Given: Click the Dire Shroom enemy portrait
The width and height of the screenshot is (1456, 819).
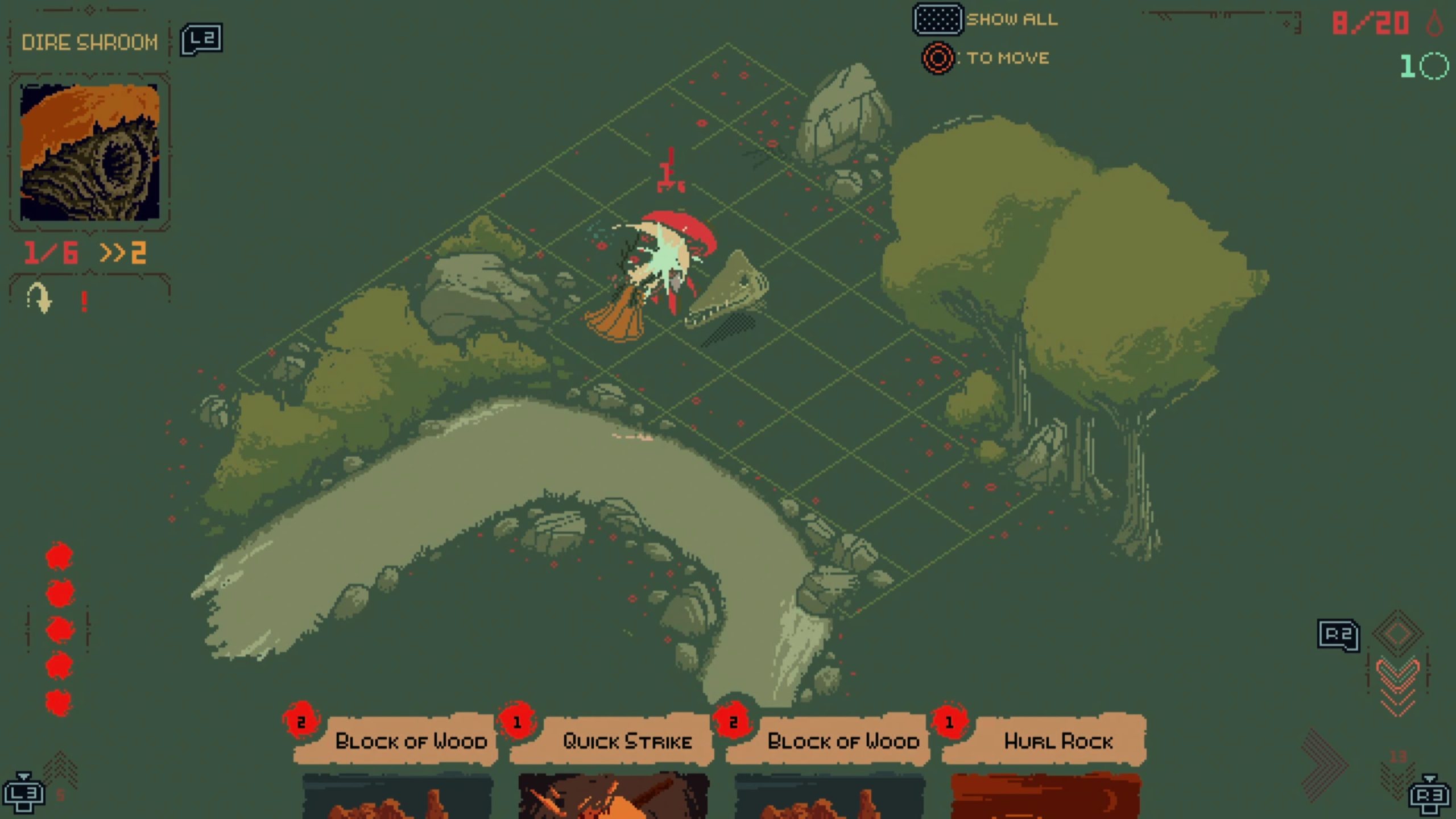Looking at the screenshot, I should pos(90,152).
